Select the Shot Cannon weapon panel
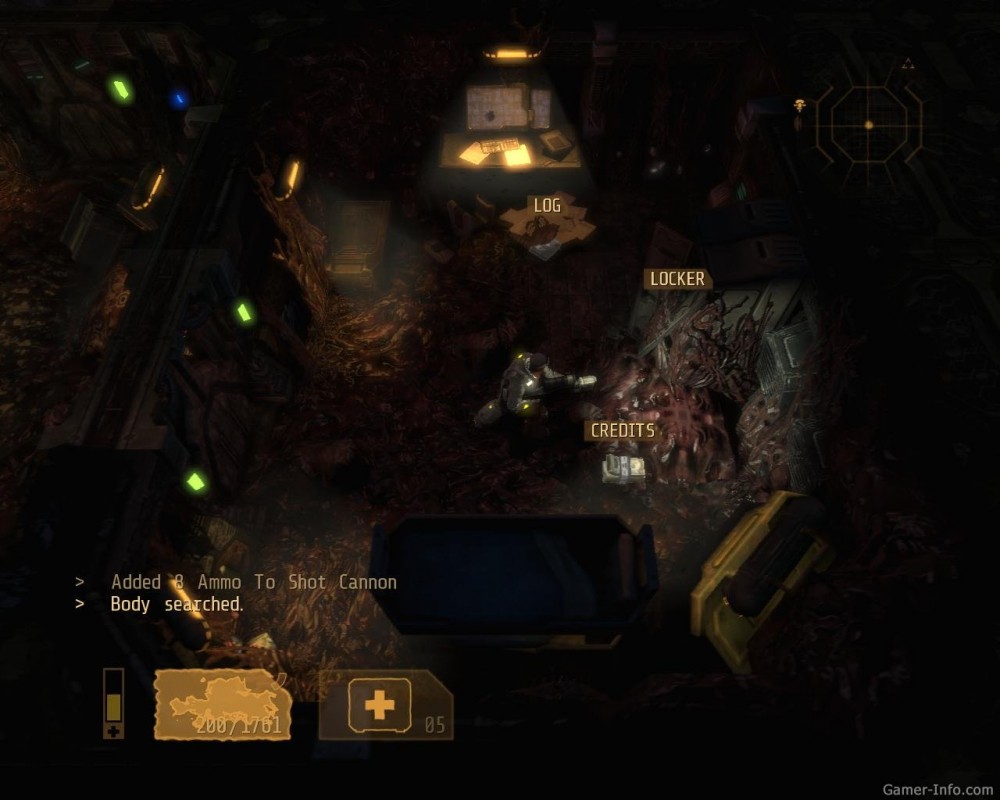 [222, 705]
